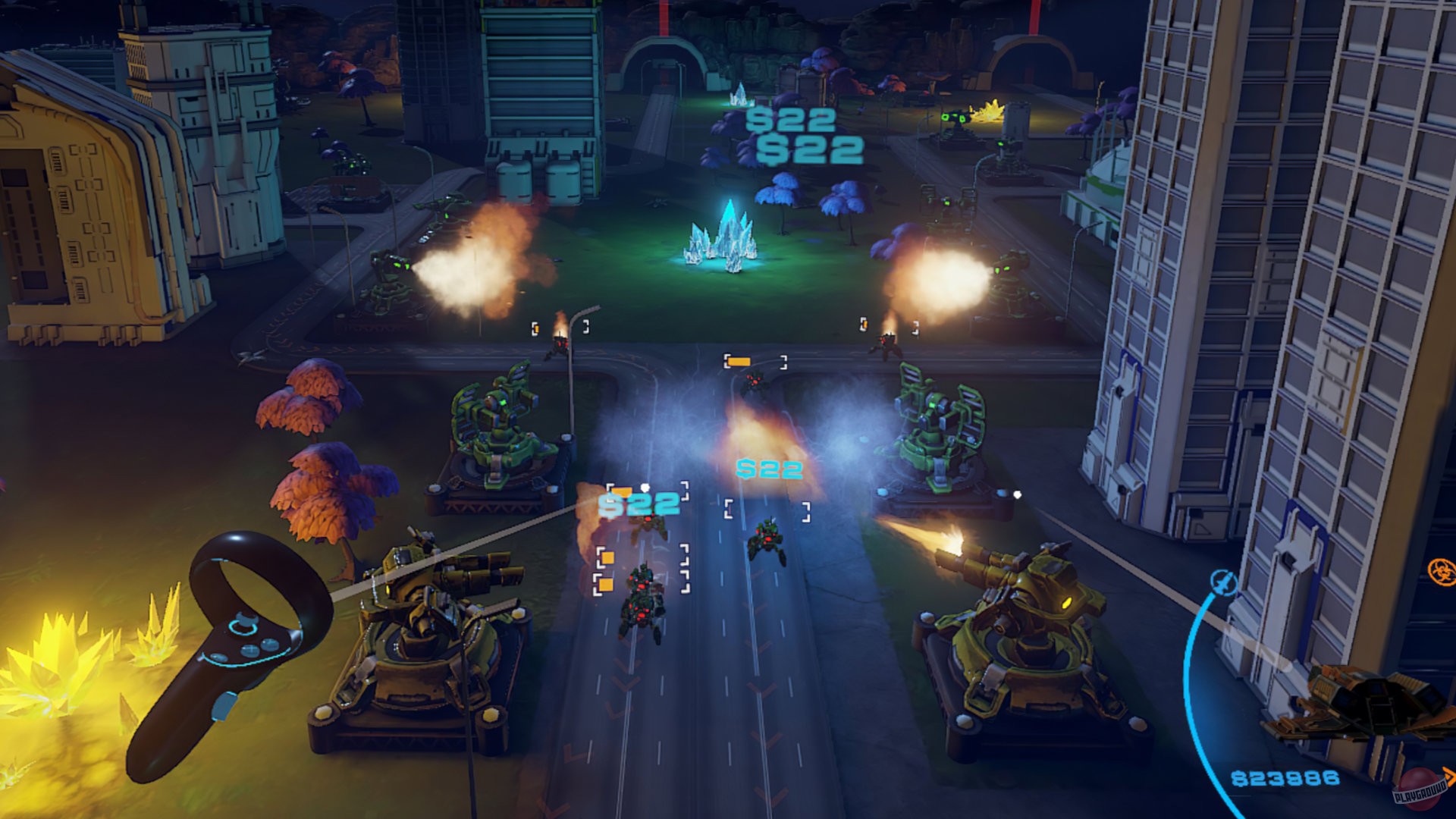Click the orange health bar above the central mech
Screen dimensions: 1456x819
click(x=739, y=362)
